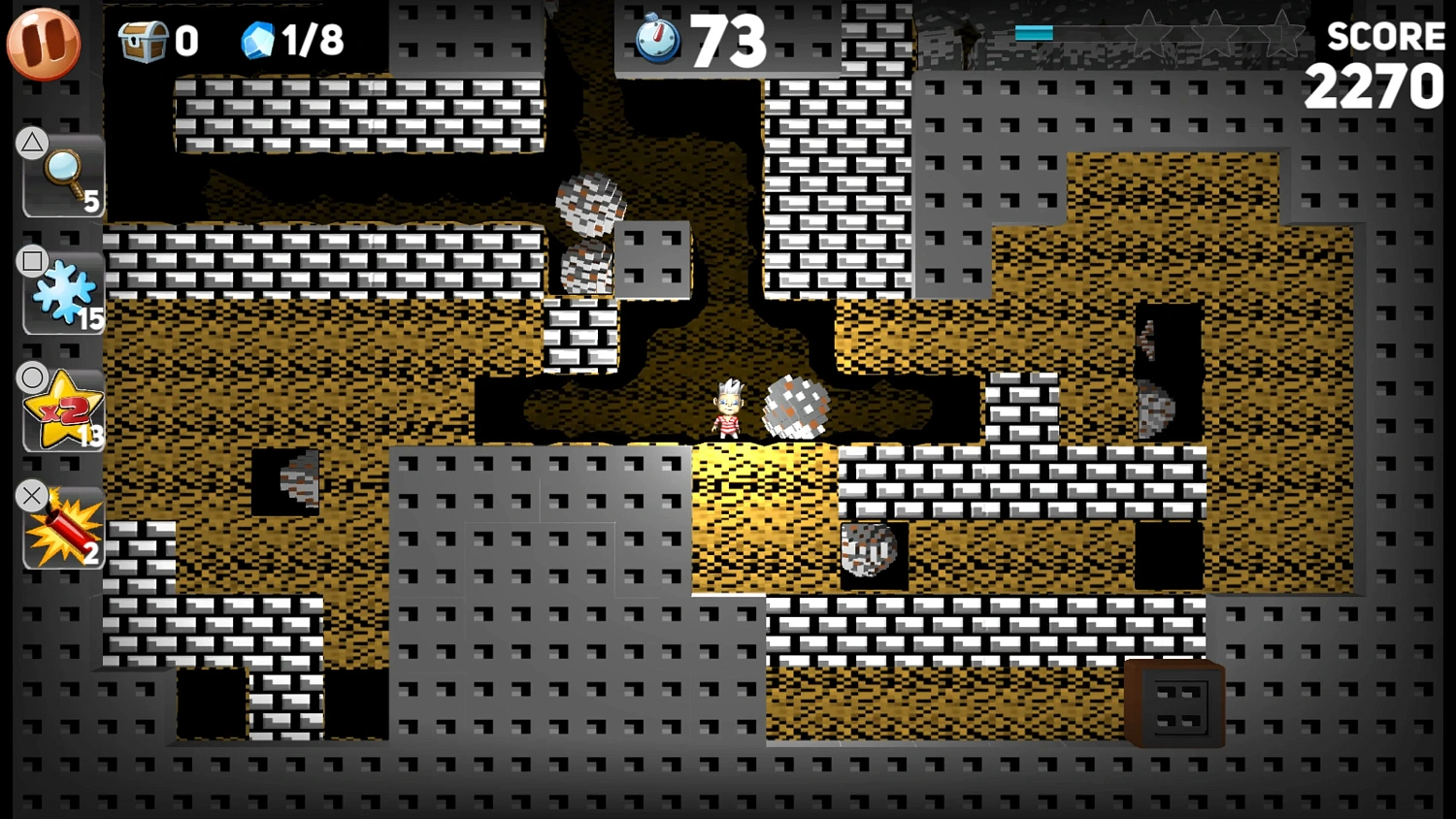Select the player character in the cave
Viewport: 1456px width, 819px height.
coord(728,408)
